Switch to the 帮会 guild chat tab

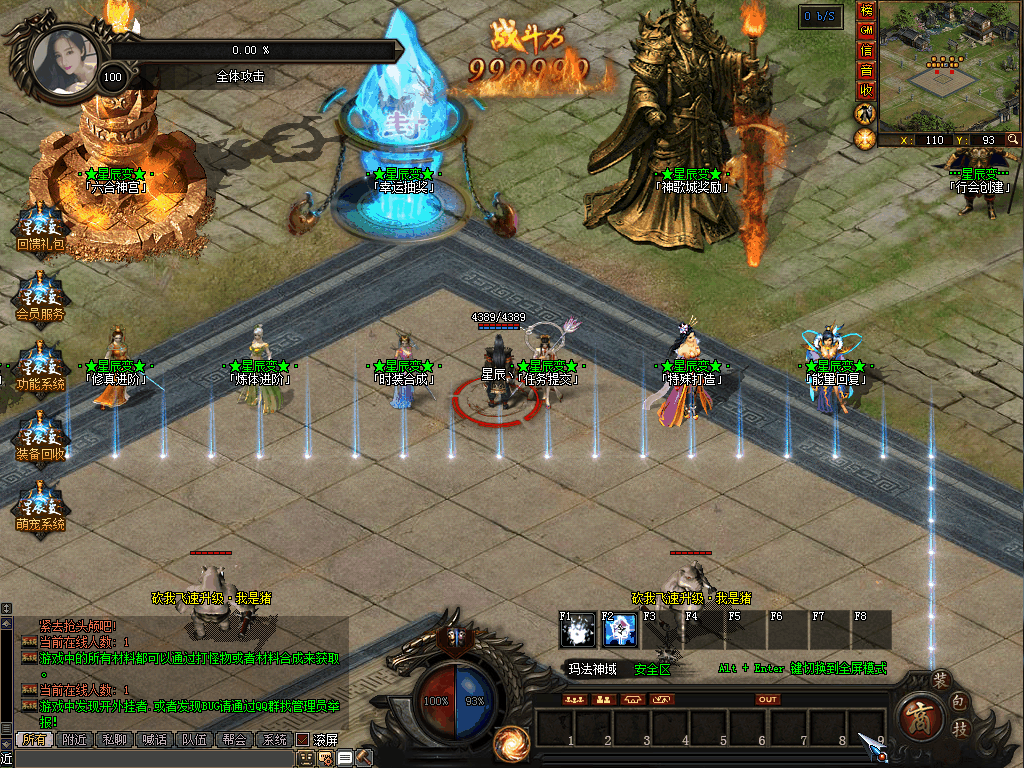(234, 740)
